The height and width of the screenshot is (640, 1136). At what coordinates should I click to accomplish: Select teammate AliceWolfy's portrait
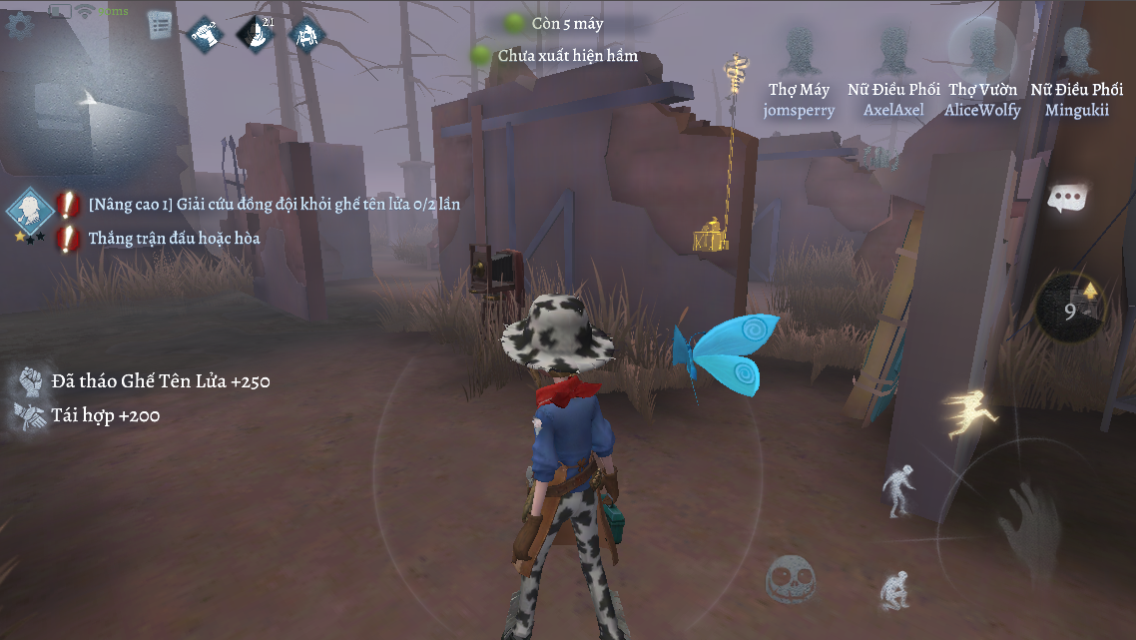[x=982, y=48]
